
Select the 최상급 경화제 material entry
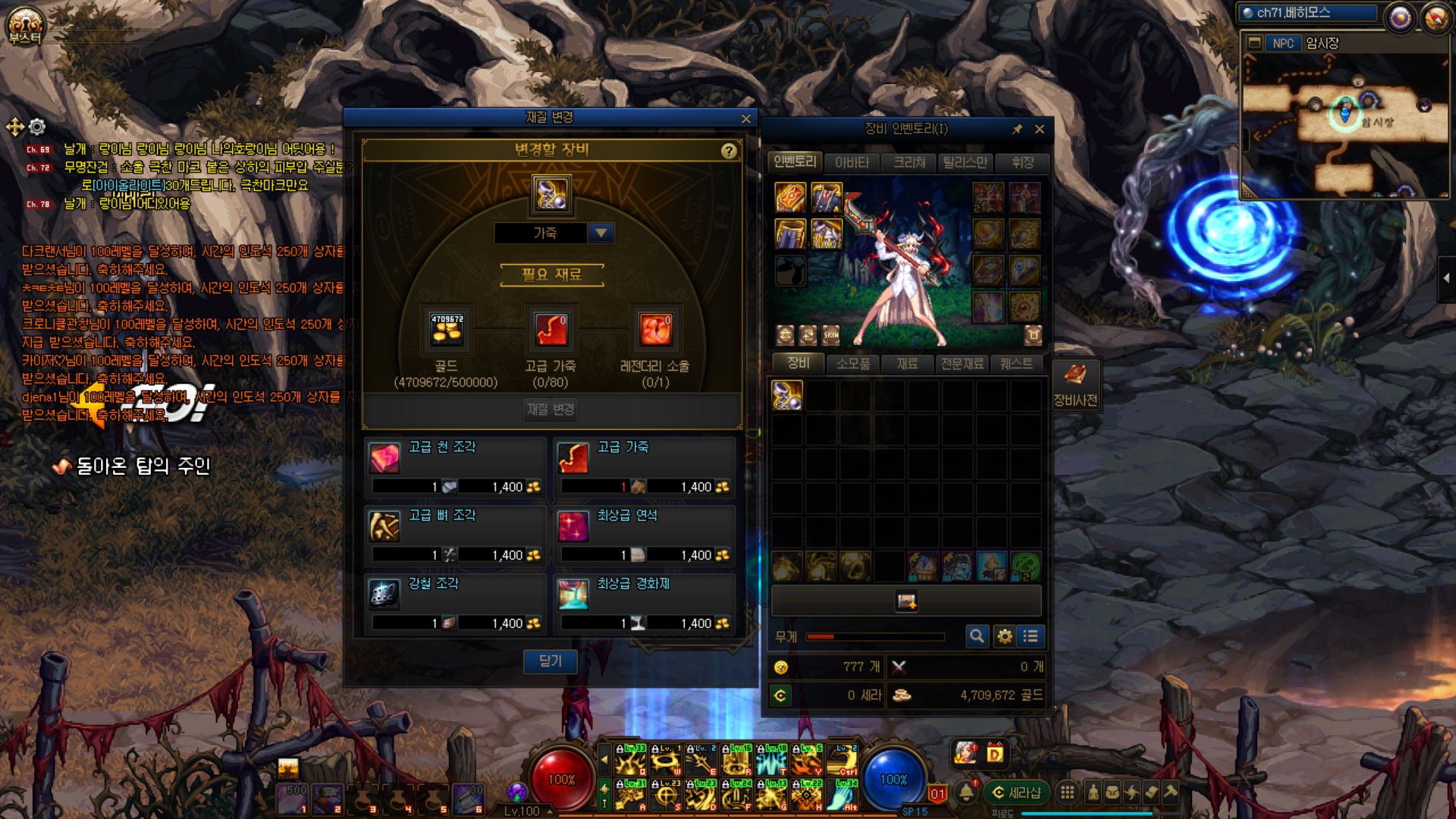tap(644, 602)
